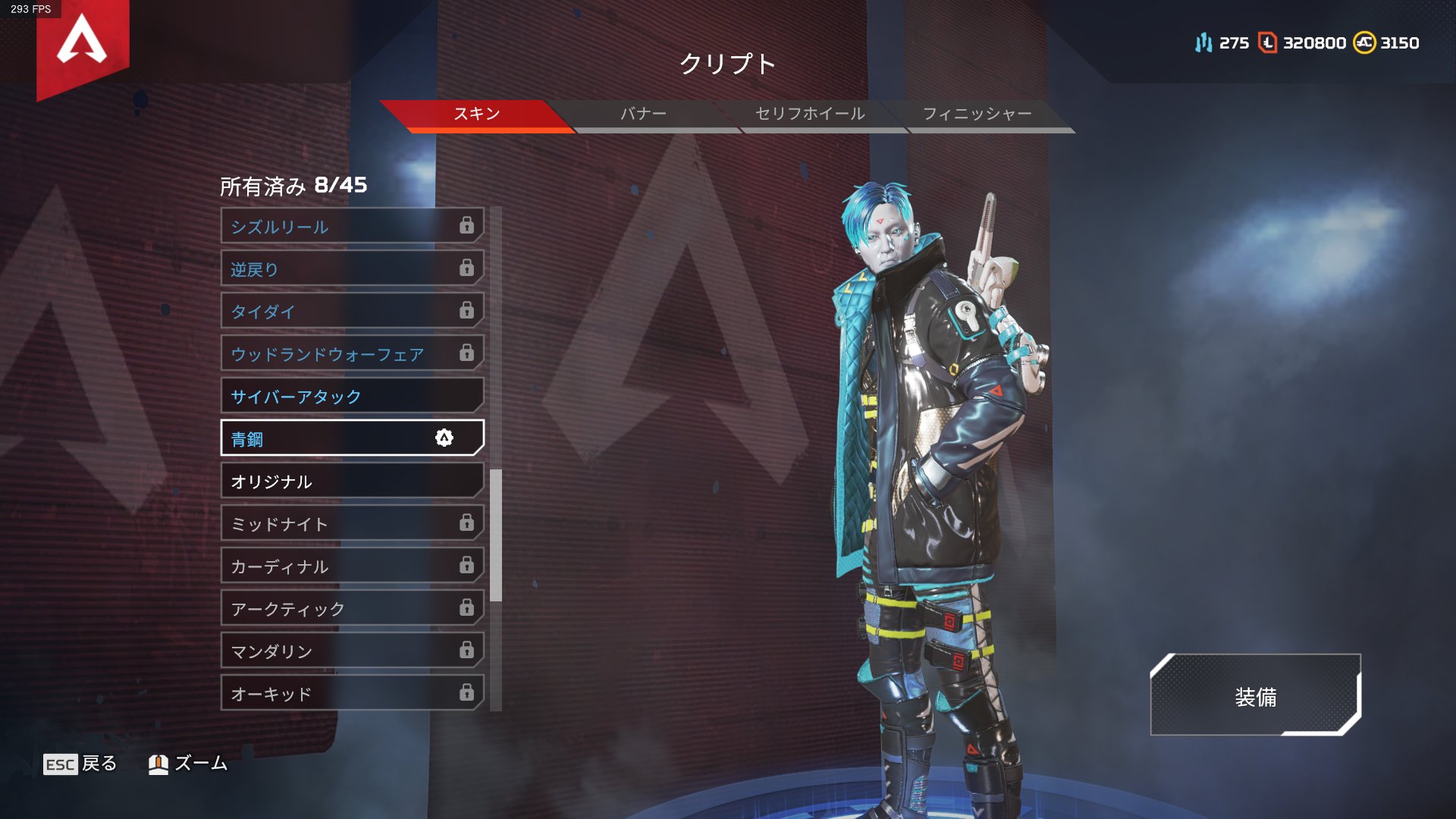Switch to the フィニッシャー tab
Viewport: 1456px width, 819px height.
pos(980,115)
